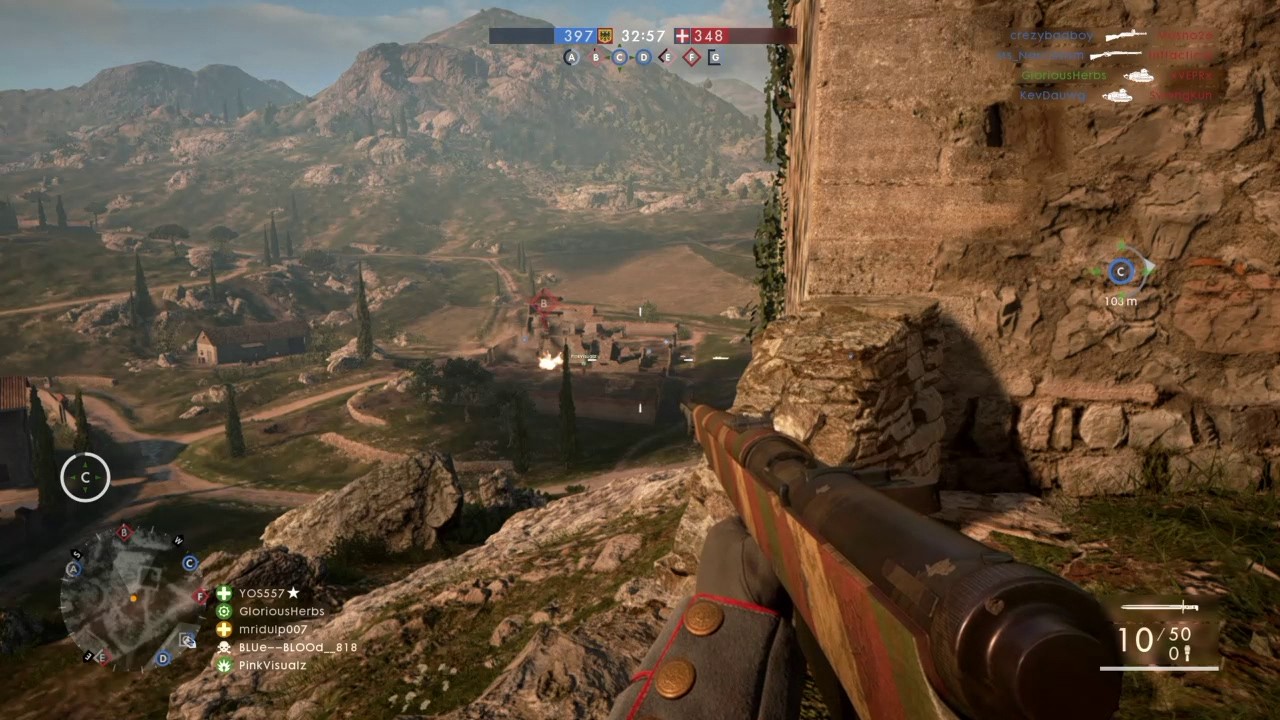Click the German eagle faction emblem
Screen dimensions: 1280x720
604,36
